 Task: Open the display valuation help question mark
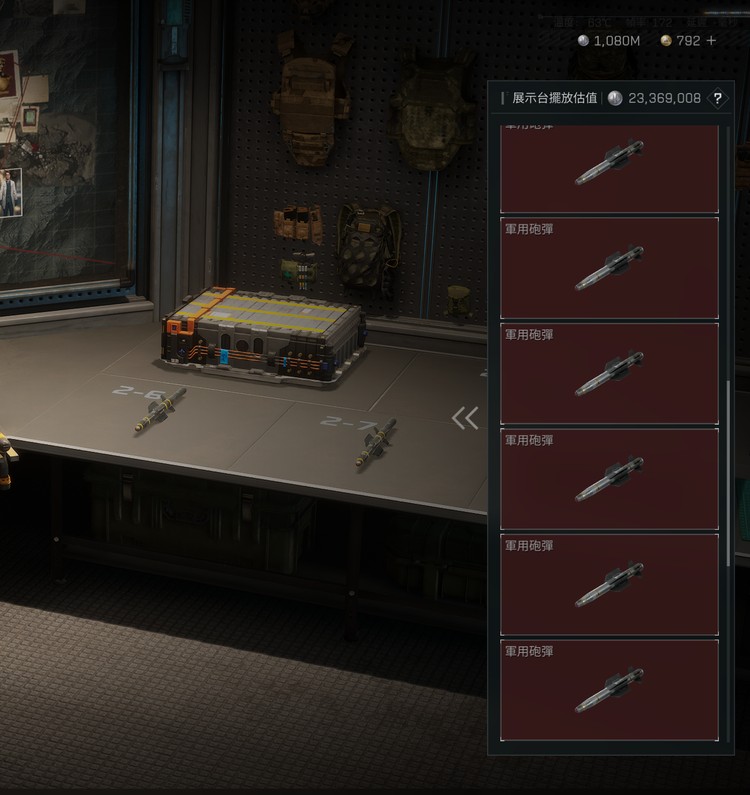tap(717, 98)
